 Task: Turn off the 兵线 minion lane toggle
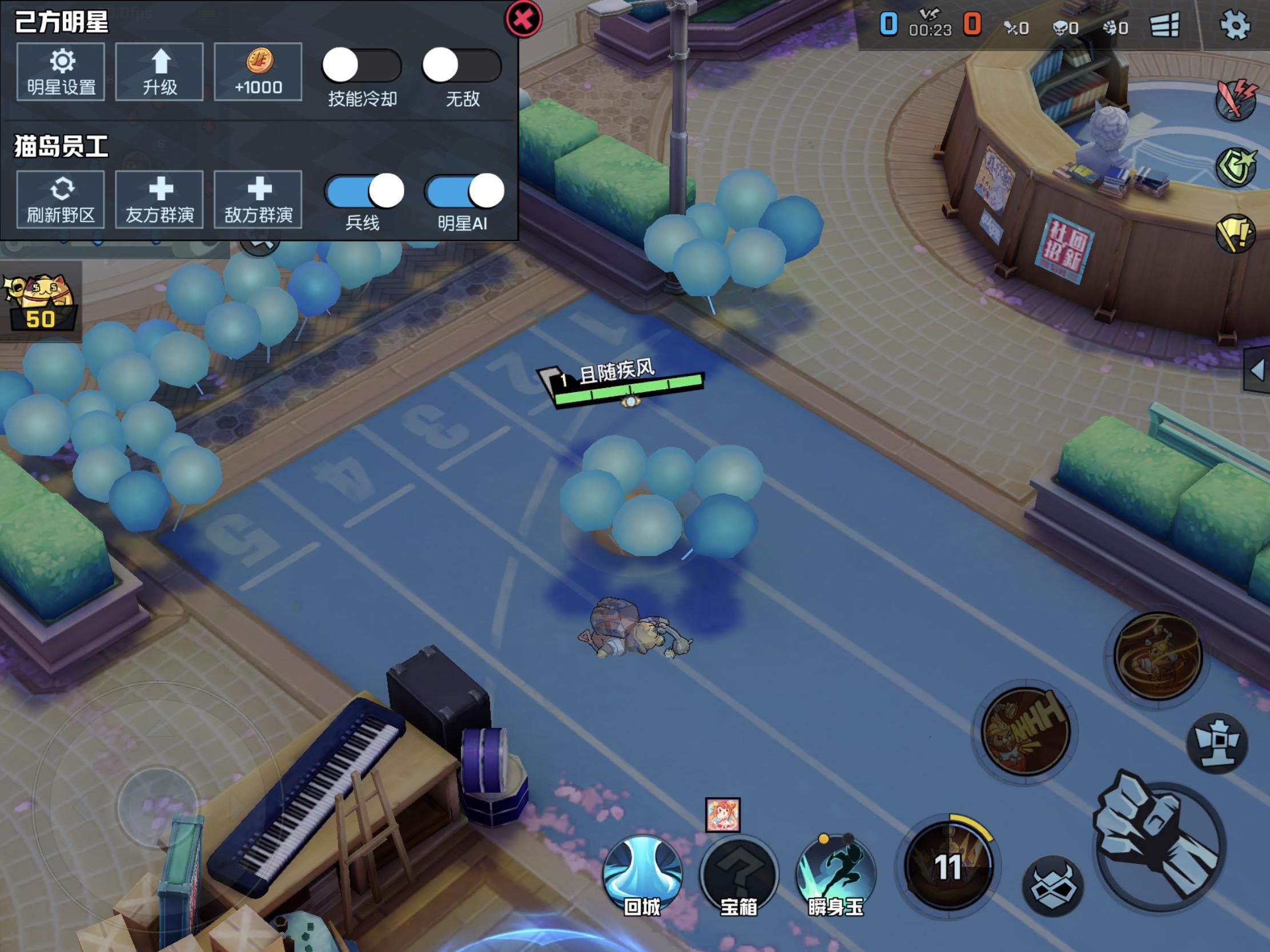(364, 191)
